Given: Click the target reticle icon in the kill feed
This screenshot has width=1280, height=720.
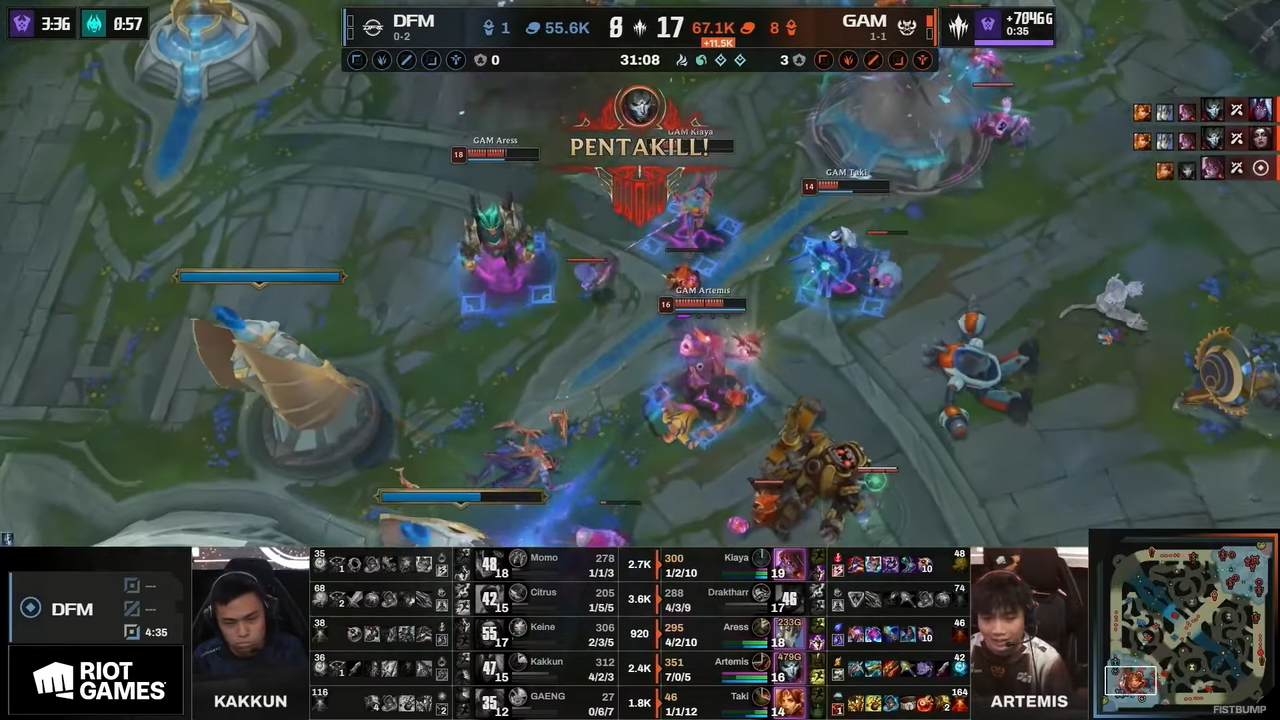Looking at the screenshot, I should 1261,168.
